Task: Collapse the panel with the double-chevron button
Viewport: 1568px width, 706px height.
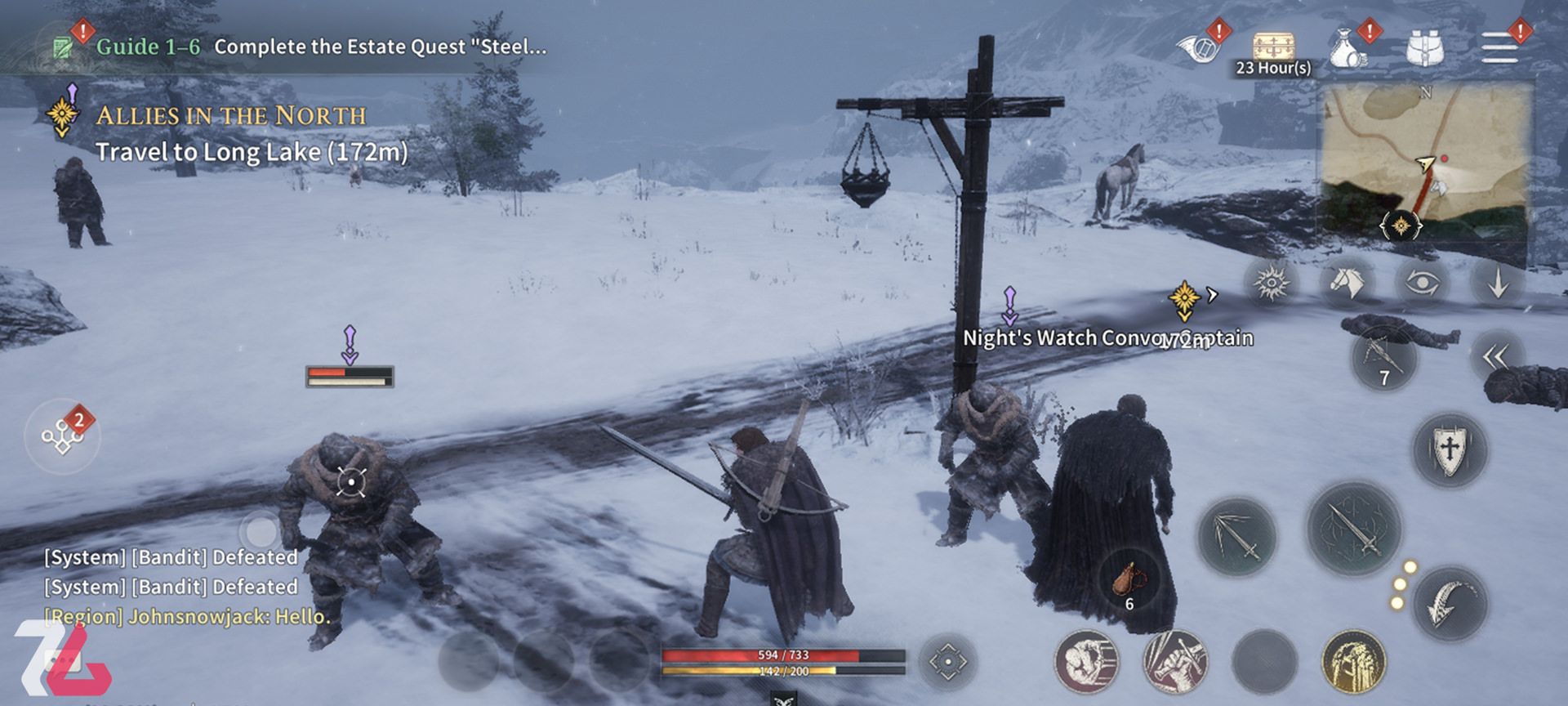Action: pyautogui.click(x=1496, y=357)
